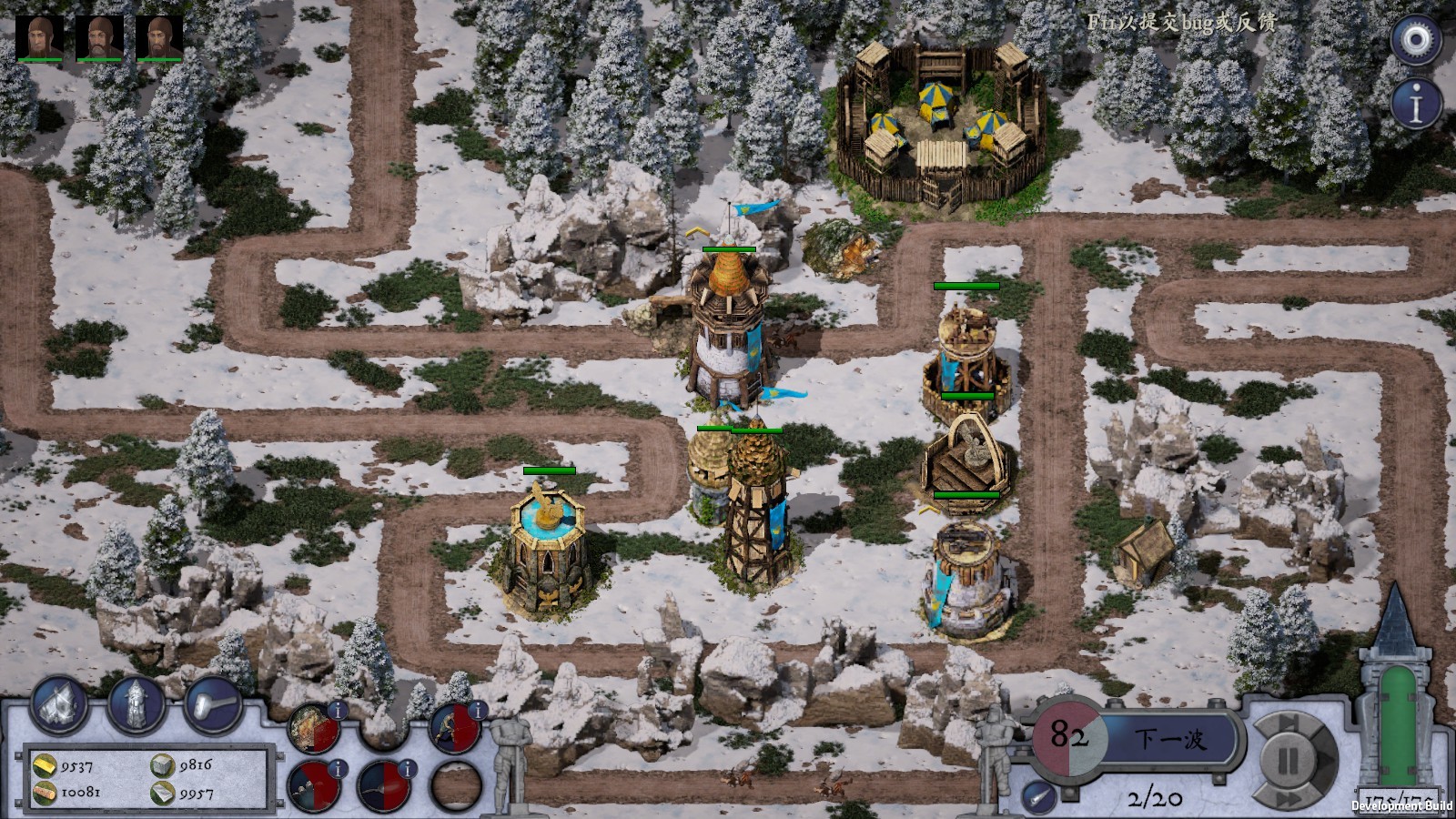Open the round info button below the gear
1456x819 pixels.
pos(1416,105)
